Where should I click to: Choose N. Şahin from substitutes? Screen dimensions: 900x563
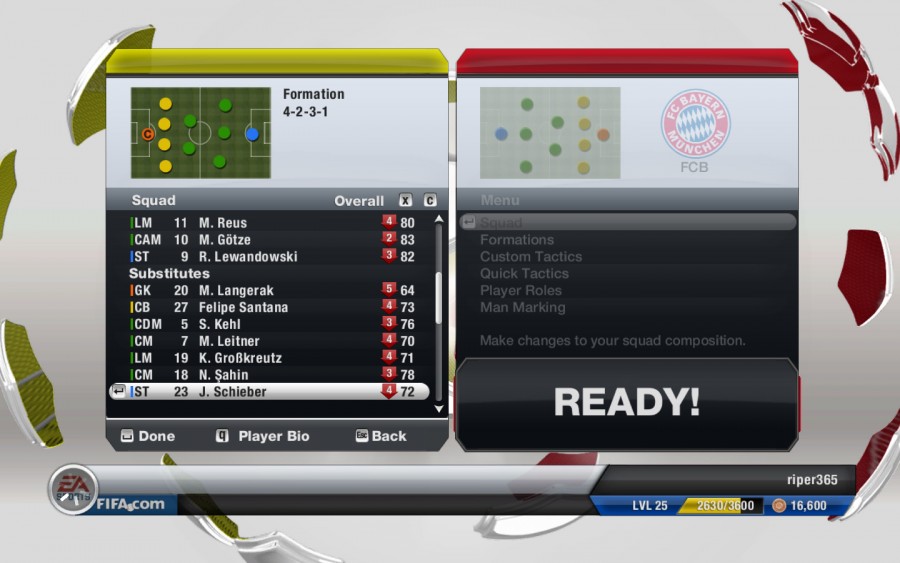pyautogui.click(x=270, y=375)
